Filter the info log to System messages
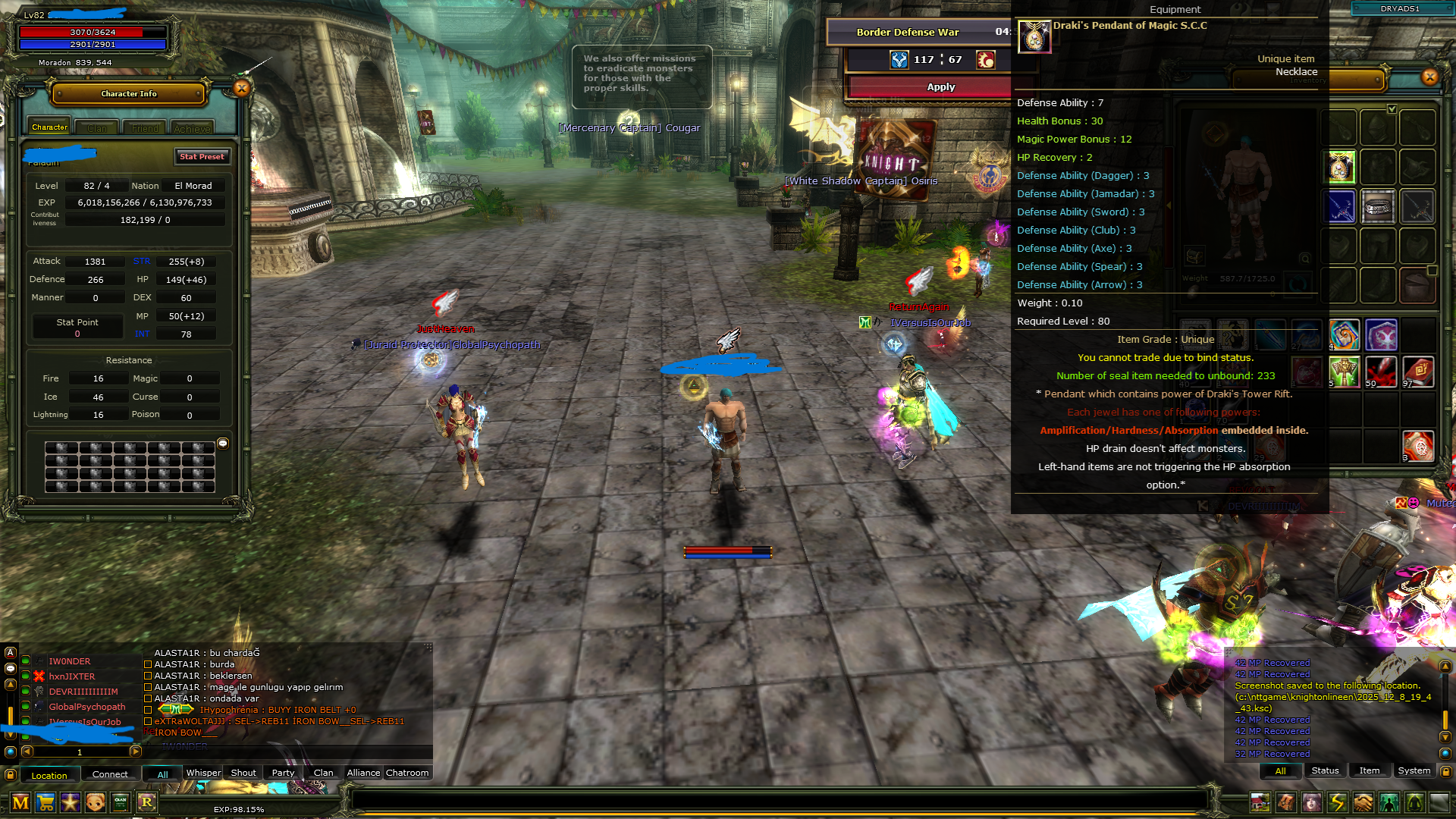1456x819 pixels. (x=1414, y=770)
